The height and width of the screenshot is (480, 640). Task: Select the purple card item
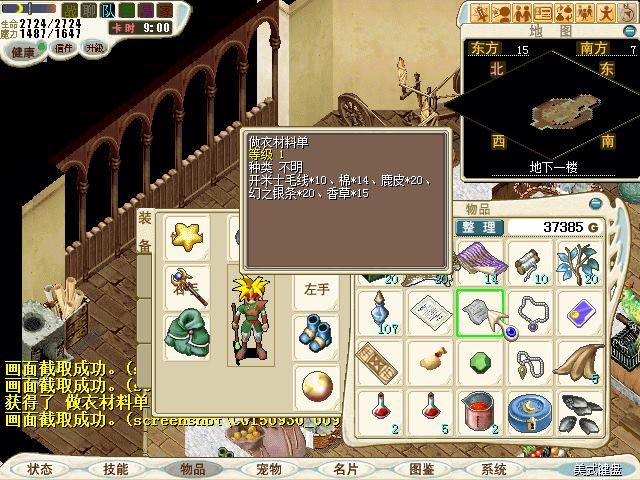(580, 313)
